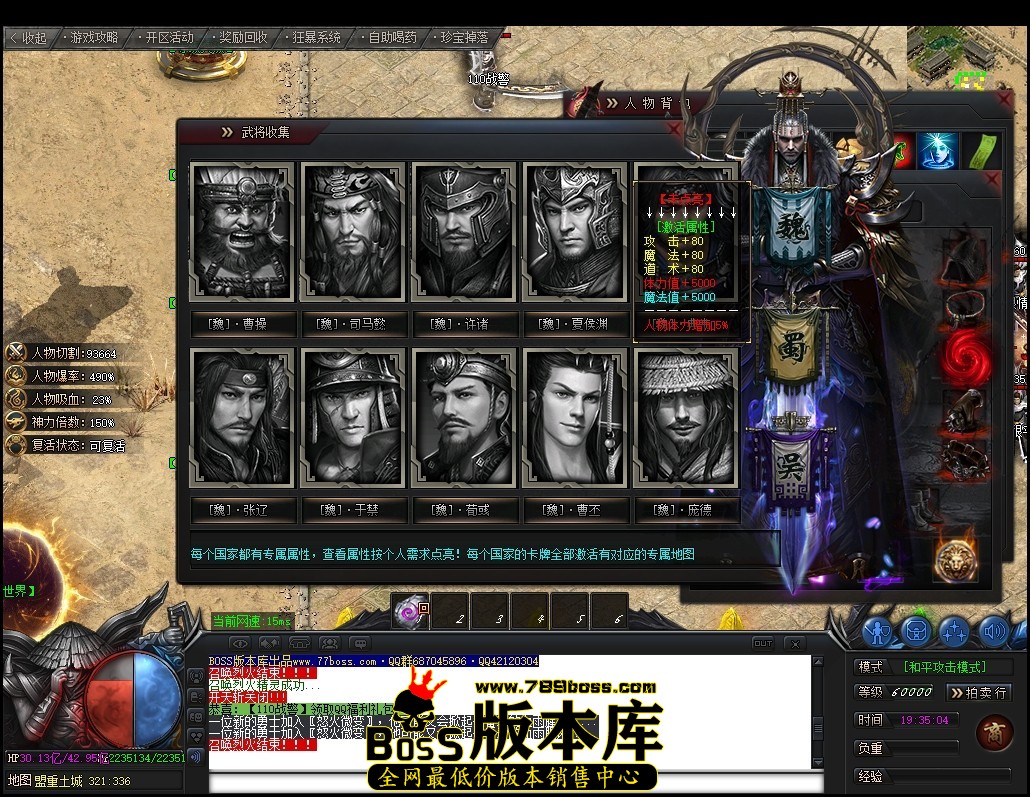Open the 开区活动 events menu
The height and width of the screenshot is (797, 1030).
point(169,38)
